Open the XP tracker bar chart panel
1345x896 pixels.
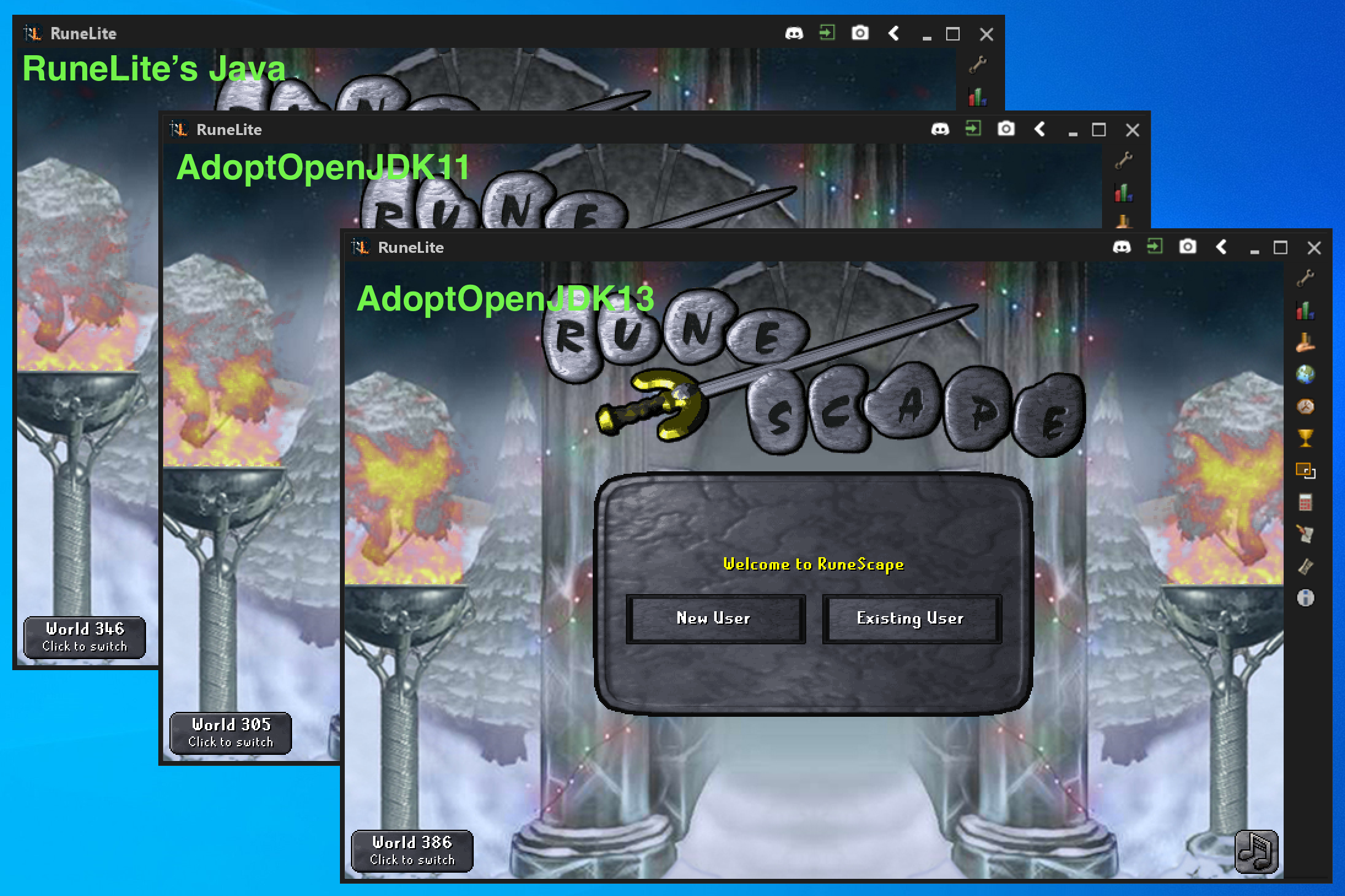click(1306, 310)
